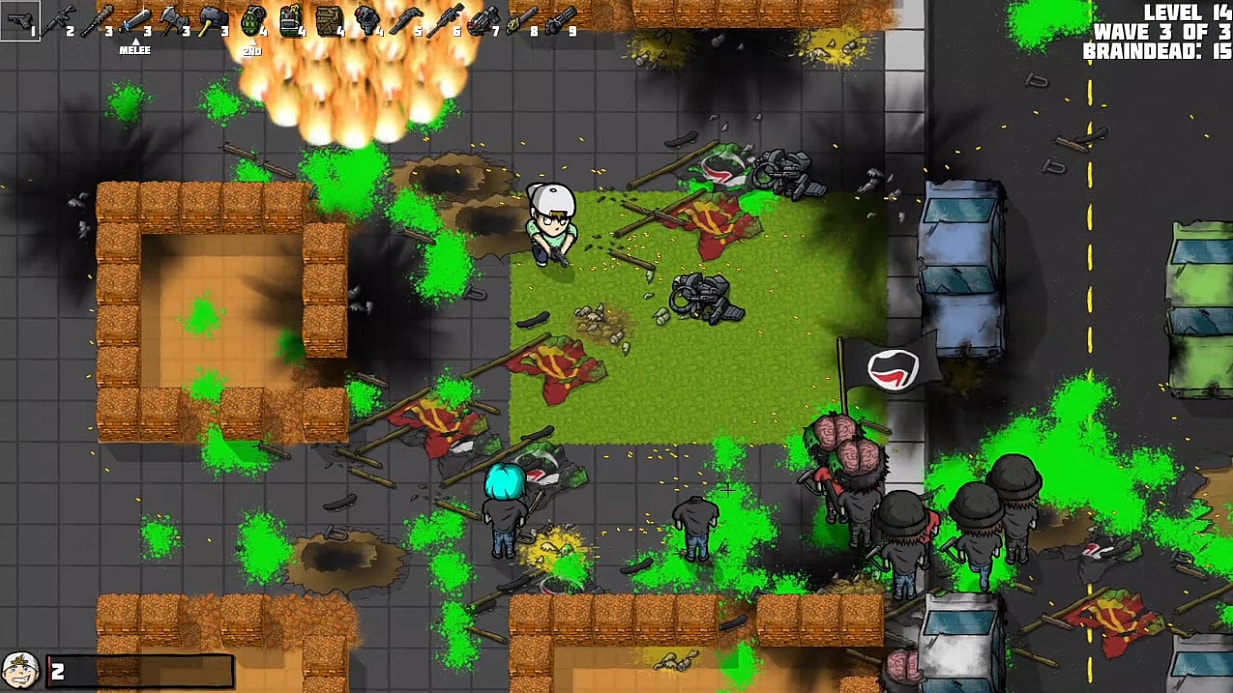
Task: Equip the heavy launcher in slot 7
Action: click(x=483, y=20)
